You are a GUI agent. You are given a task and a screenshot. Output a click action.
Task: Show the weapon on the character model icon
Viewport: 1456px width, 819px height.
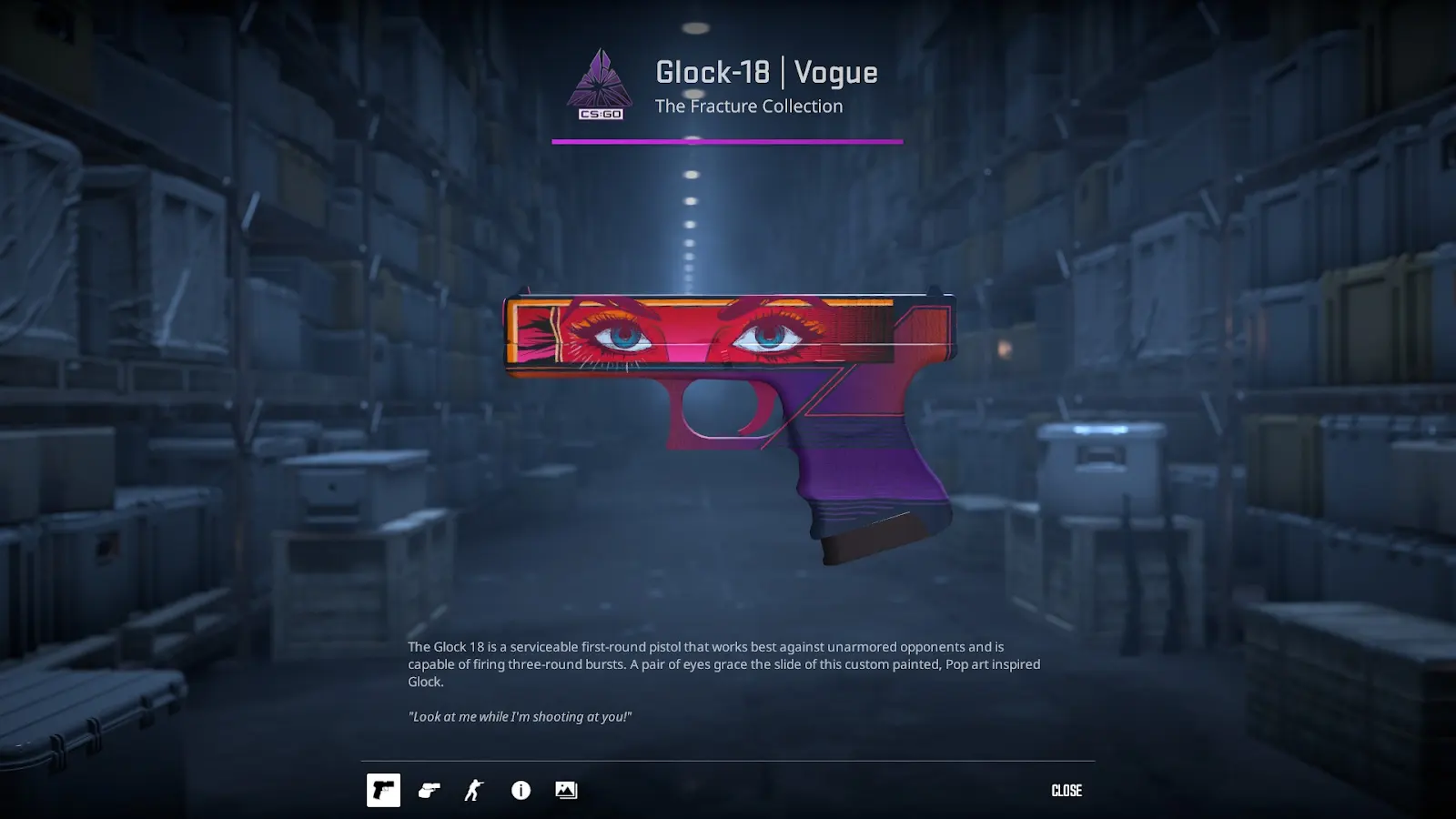474,790
